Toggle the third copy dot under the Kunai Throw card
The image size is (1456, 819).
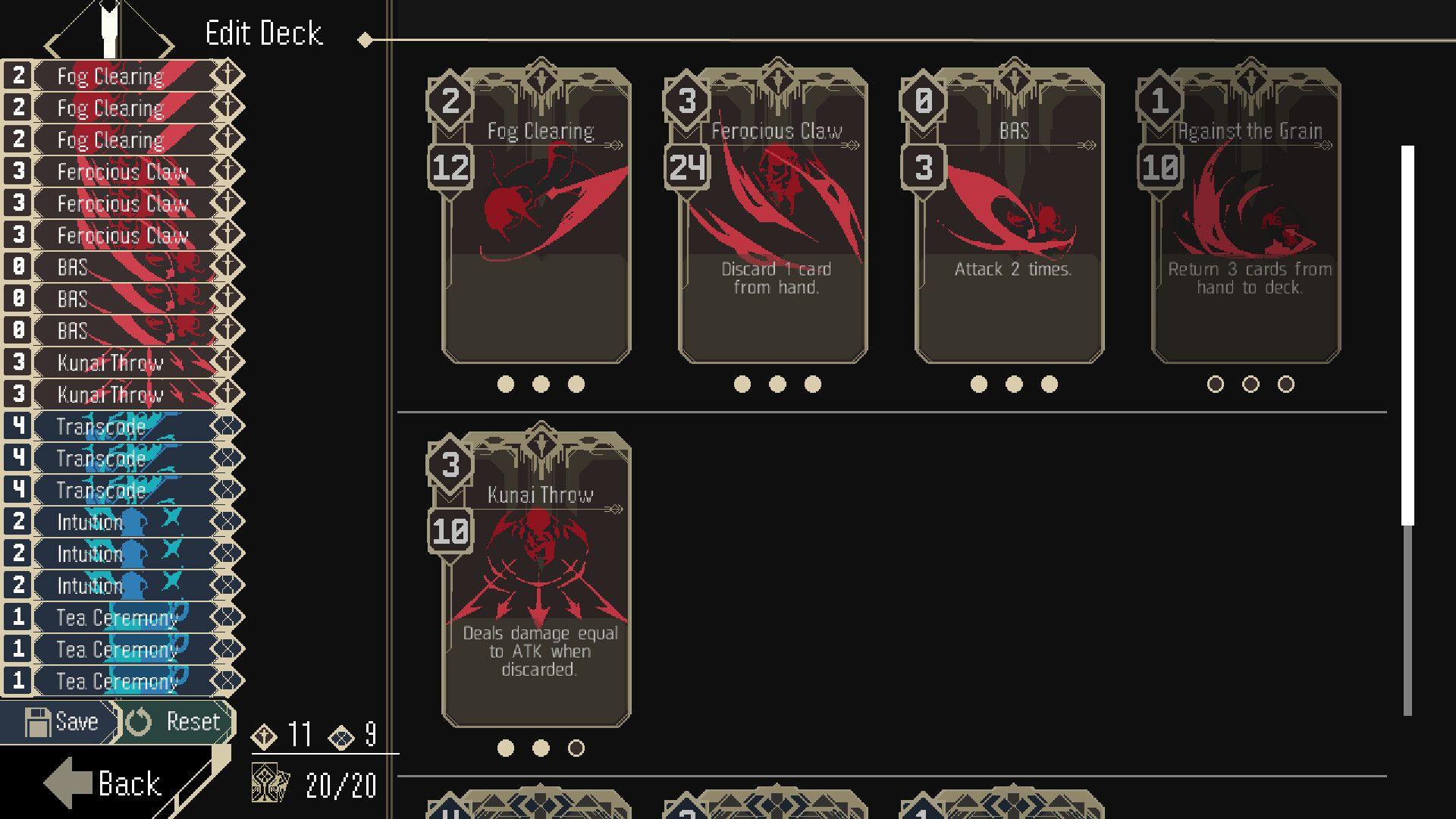pos(577,747)
